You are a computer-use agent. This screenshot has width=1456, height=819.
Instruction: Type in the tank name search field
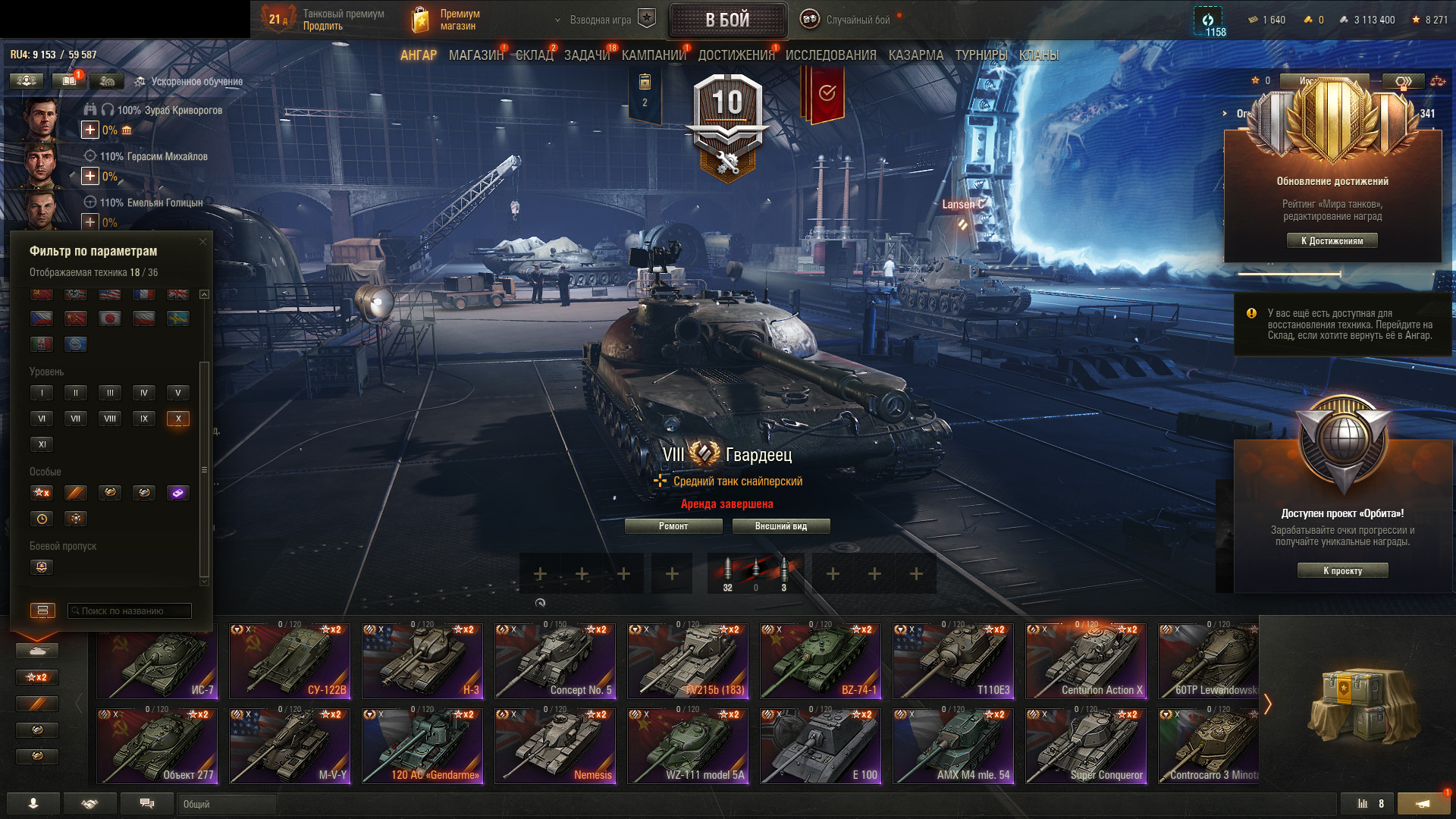pos(130,611)
